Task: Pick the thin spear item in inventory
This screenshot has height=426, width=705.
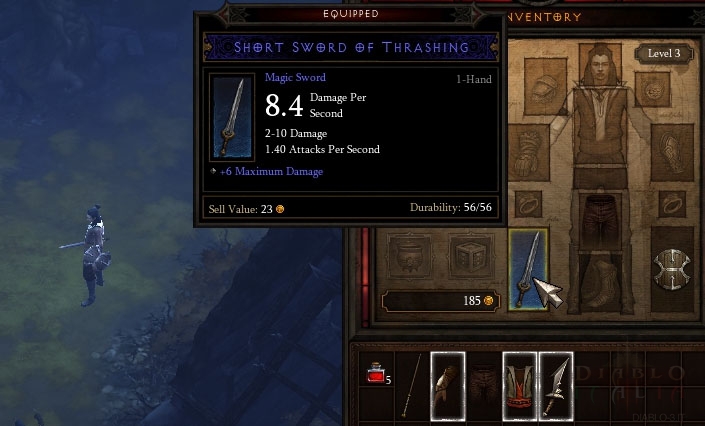Action: [x=410, y=385]
